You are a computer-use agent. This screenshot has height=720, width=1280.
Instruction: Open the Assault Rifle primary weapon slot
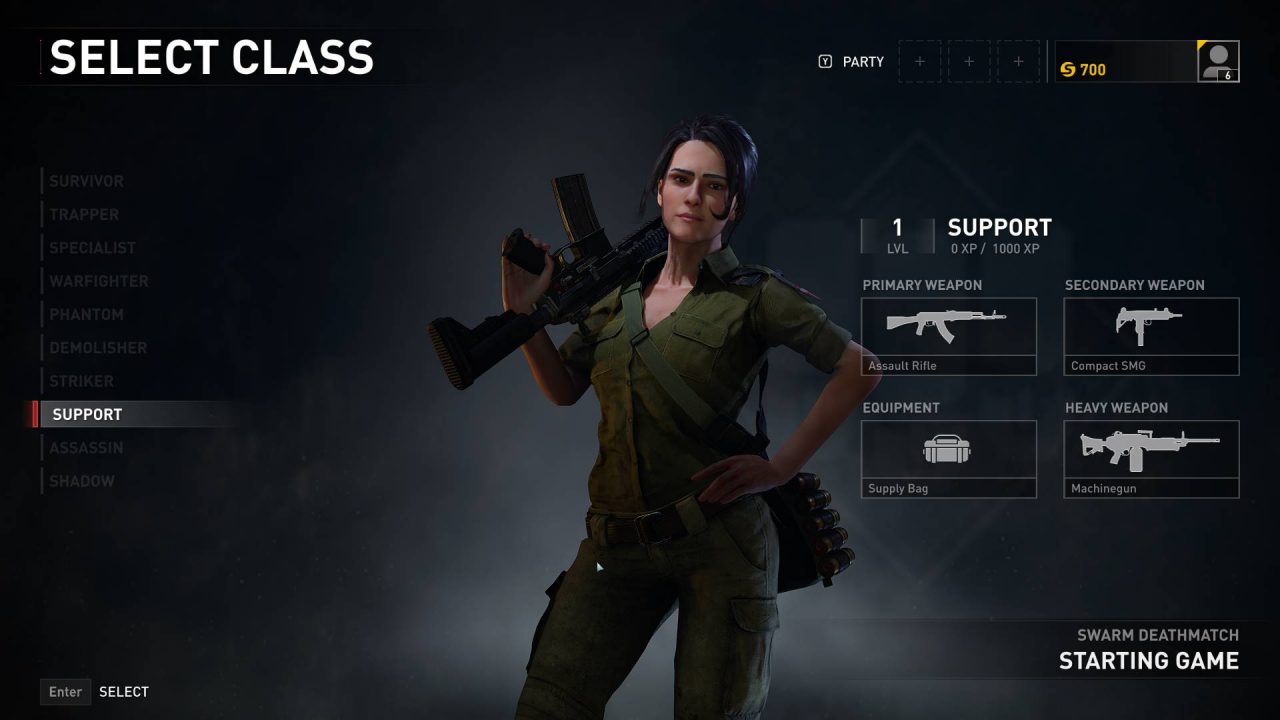(949, 336)
